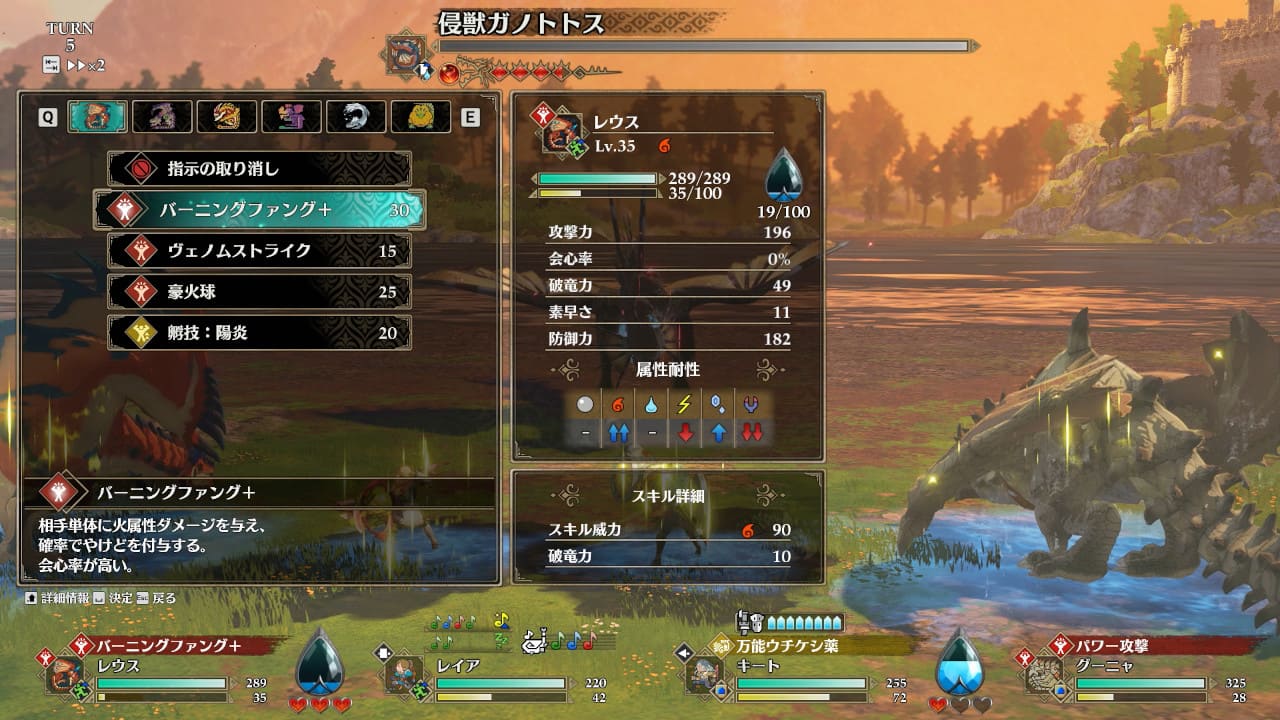
Task: Switch to the dark purple monster tab
Action: tap(162, 117)
